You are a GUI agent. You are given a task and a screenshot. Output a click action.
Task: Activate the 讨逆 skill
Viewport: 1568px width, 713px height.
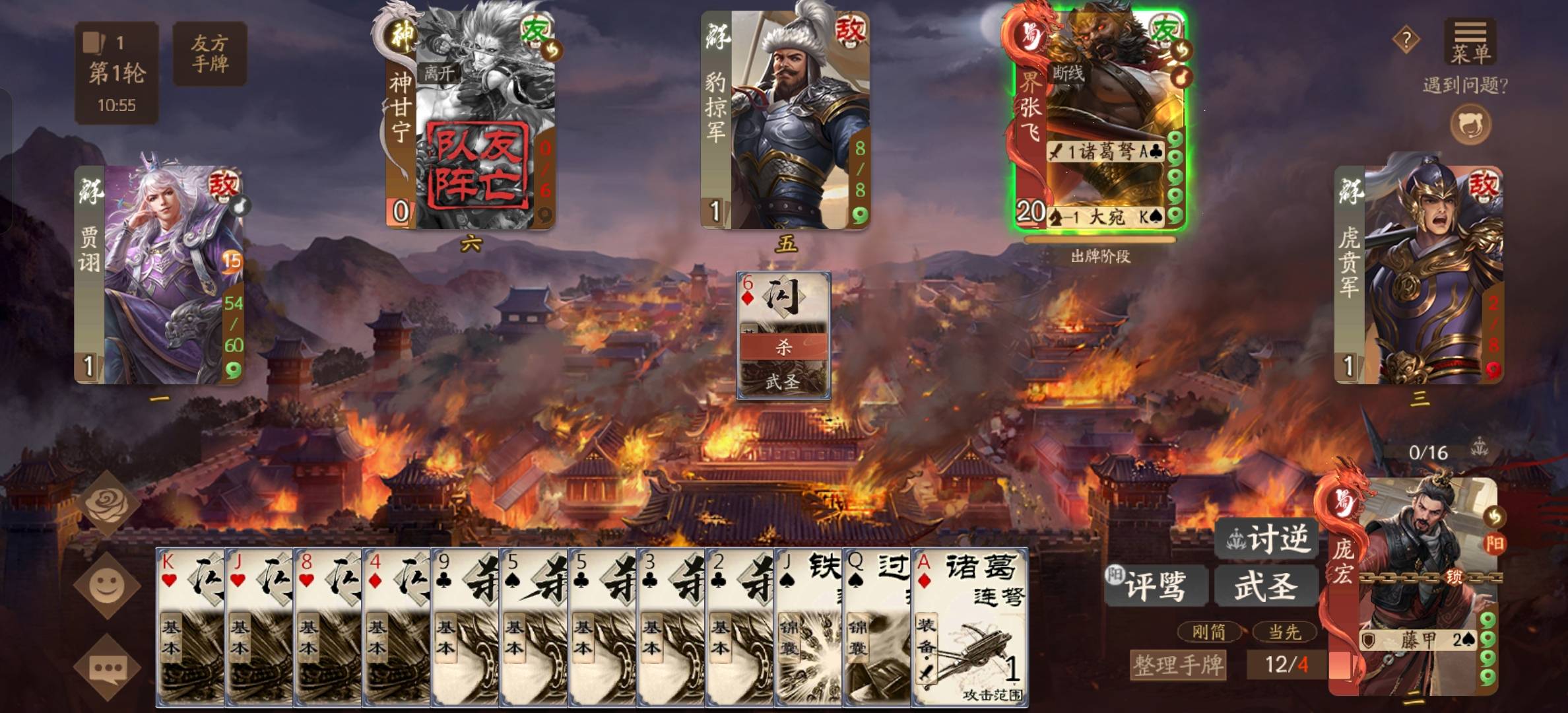tap(1266, 539)
